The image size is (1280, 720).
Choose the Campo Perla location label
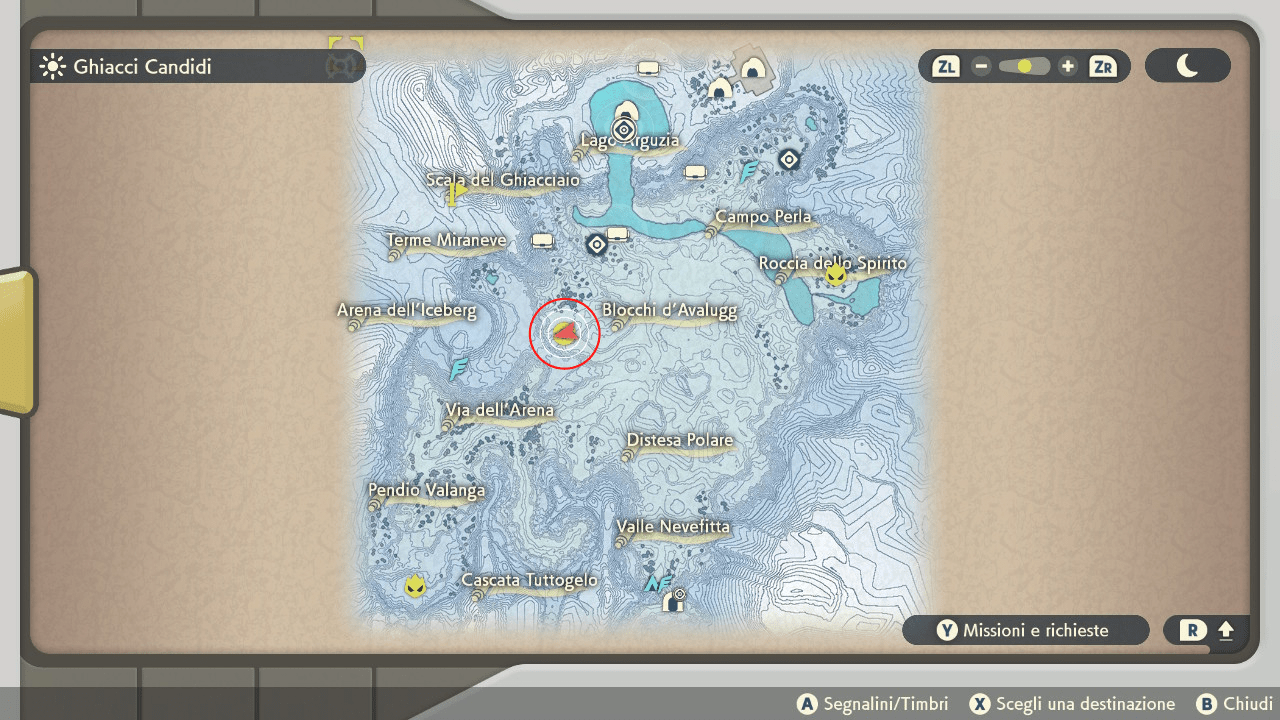coord(763,217)
